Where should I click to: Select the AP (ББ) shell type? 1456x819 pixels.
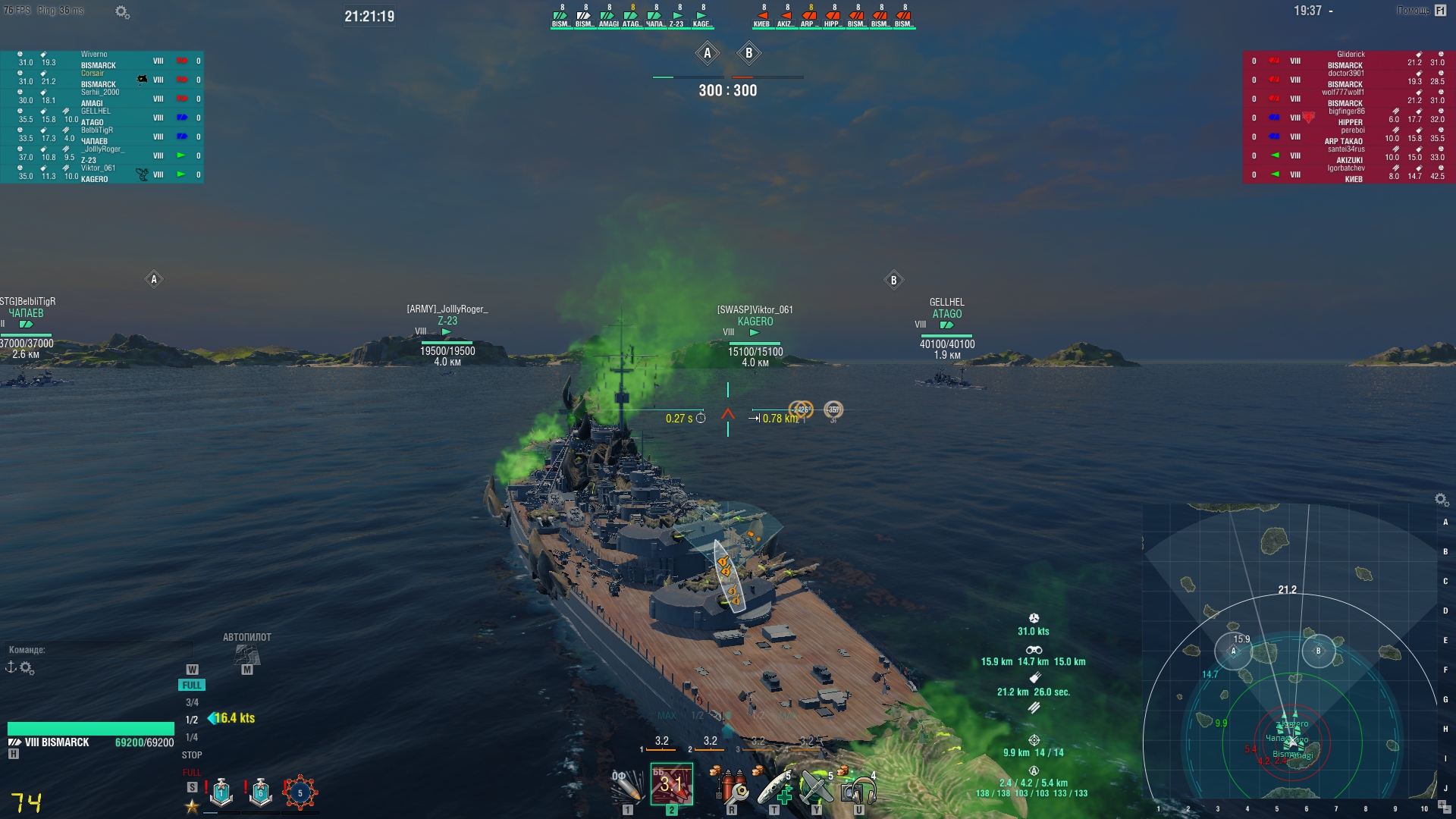[x=671, y=786]
